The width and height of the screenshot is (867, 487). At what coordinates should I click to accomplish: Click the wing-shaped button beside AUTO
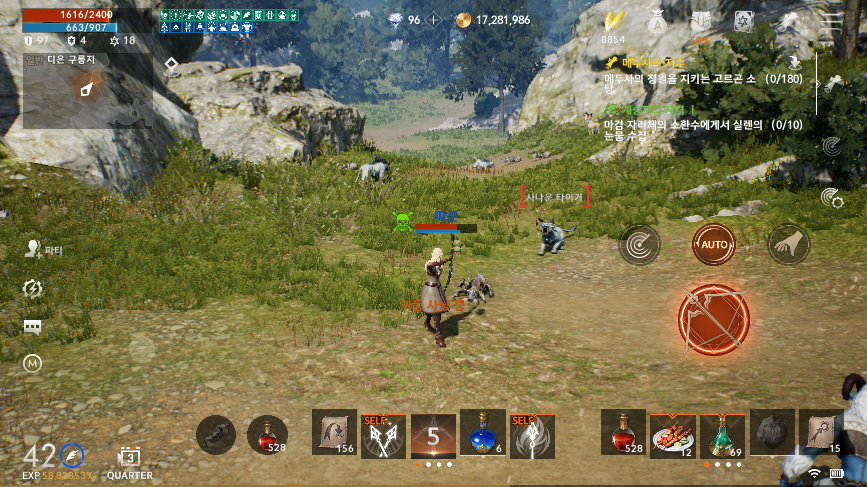pos(788,243)
